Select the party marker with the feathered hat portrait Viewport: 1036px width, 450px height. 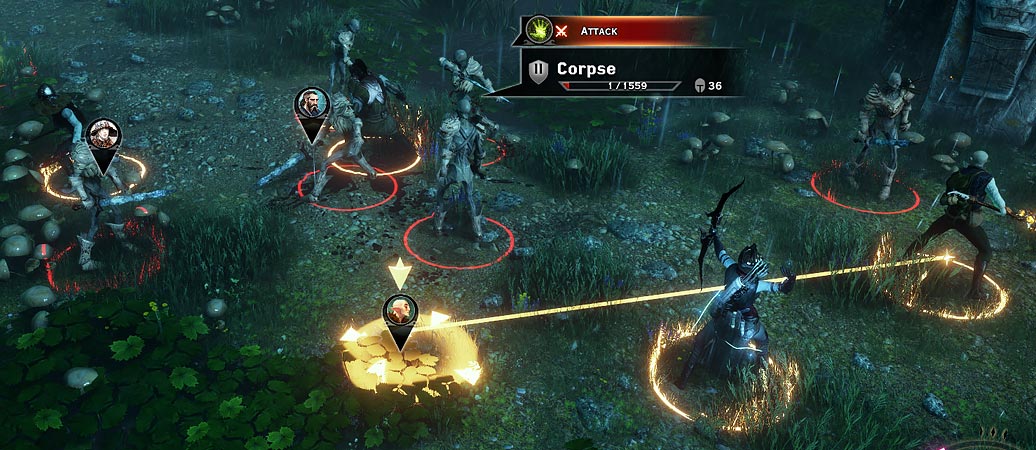point(102,135)
